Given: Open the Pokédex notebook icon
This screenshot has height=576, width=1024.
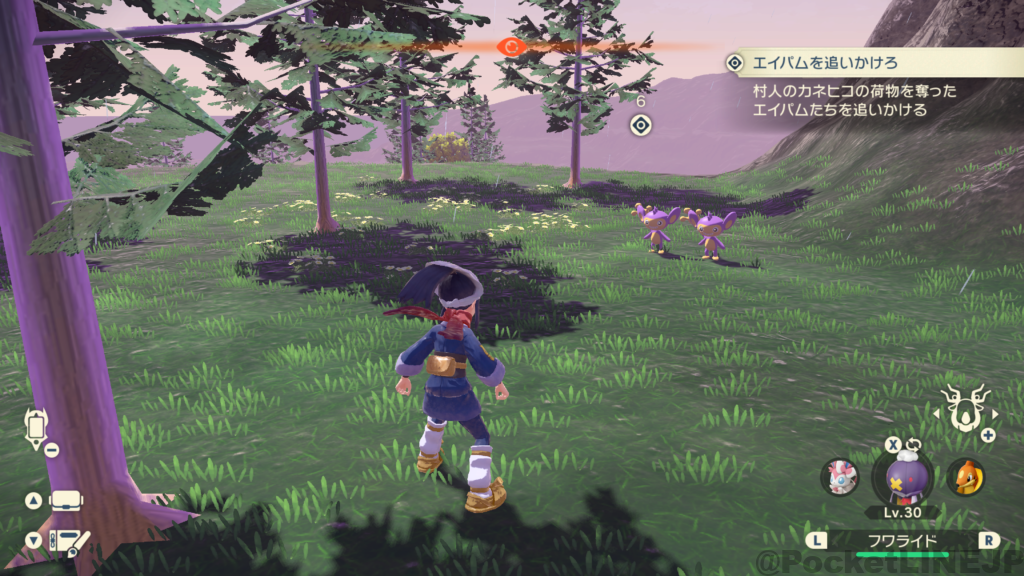Looking at the screenshot, I should coord(70,542).
